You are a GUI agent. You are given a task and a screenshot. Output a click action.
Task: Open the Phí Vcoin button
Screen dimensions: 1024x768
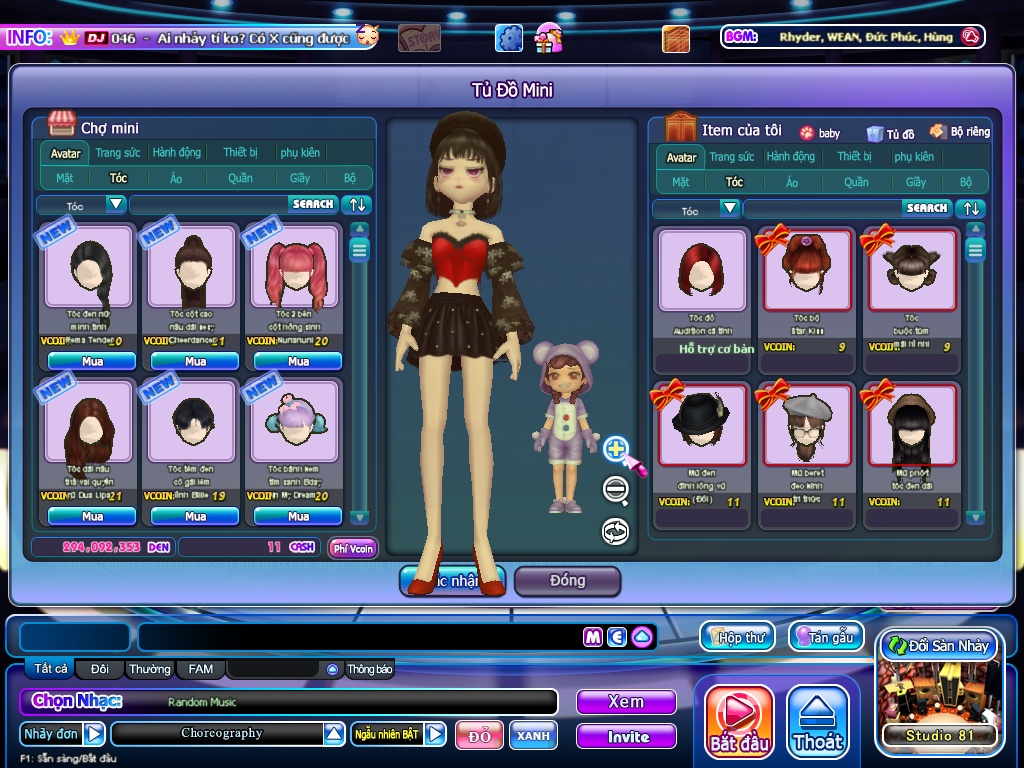click(353, 548)
